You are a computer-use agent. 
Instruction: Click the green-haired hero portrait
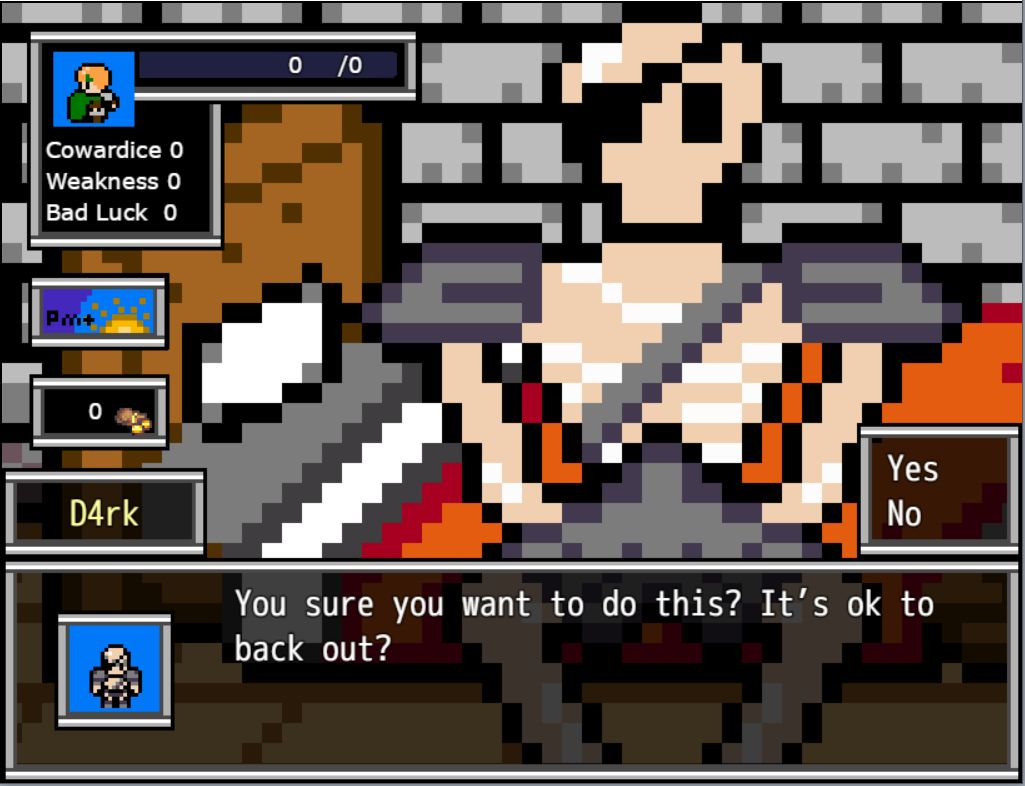93,90
